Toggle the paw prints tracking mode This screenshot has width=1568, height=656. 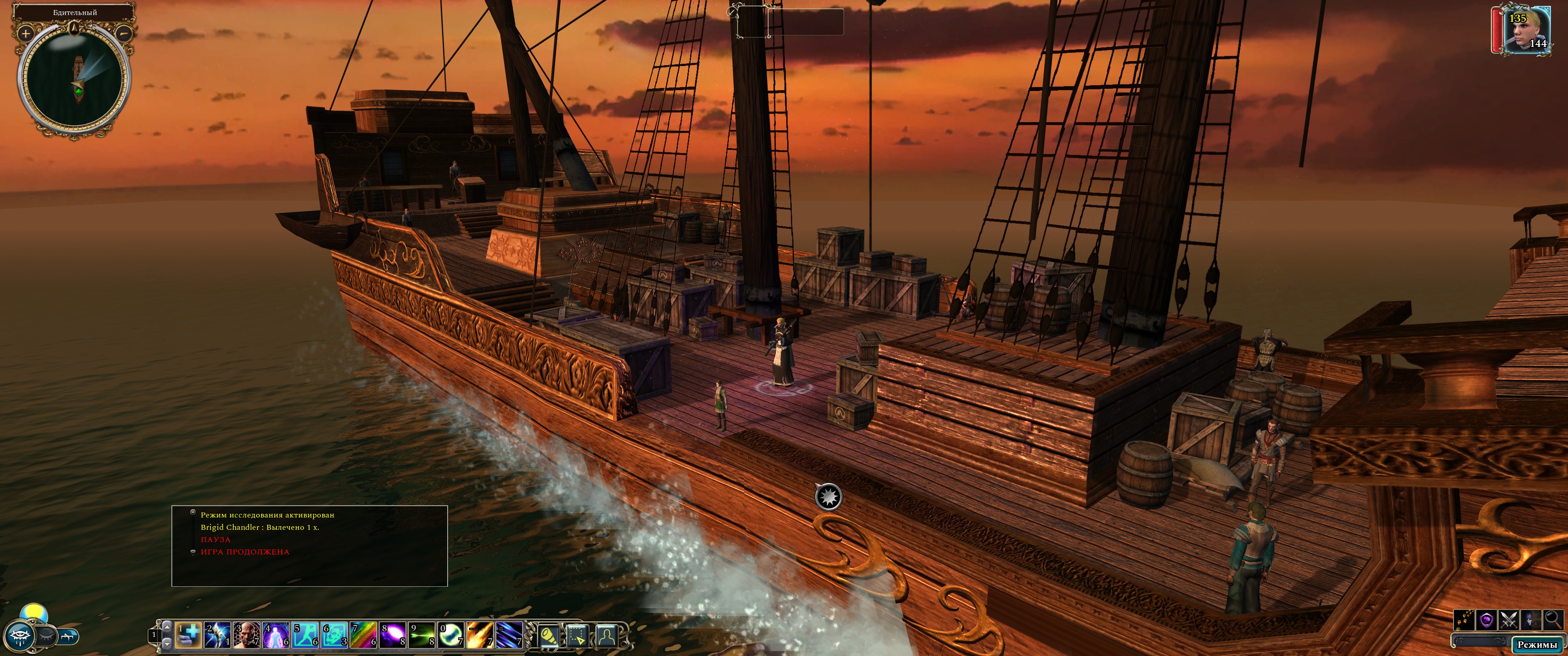(1464, 620)
